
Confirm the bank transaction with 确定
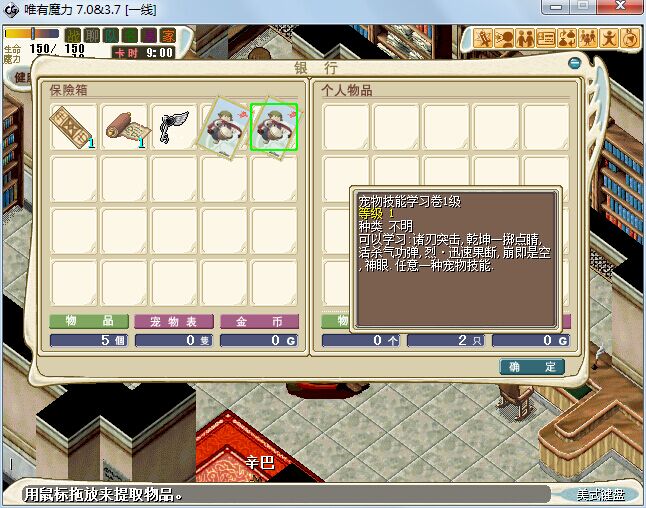click(x=532, y=367)
